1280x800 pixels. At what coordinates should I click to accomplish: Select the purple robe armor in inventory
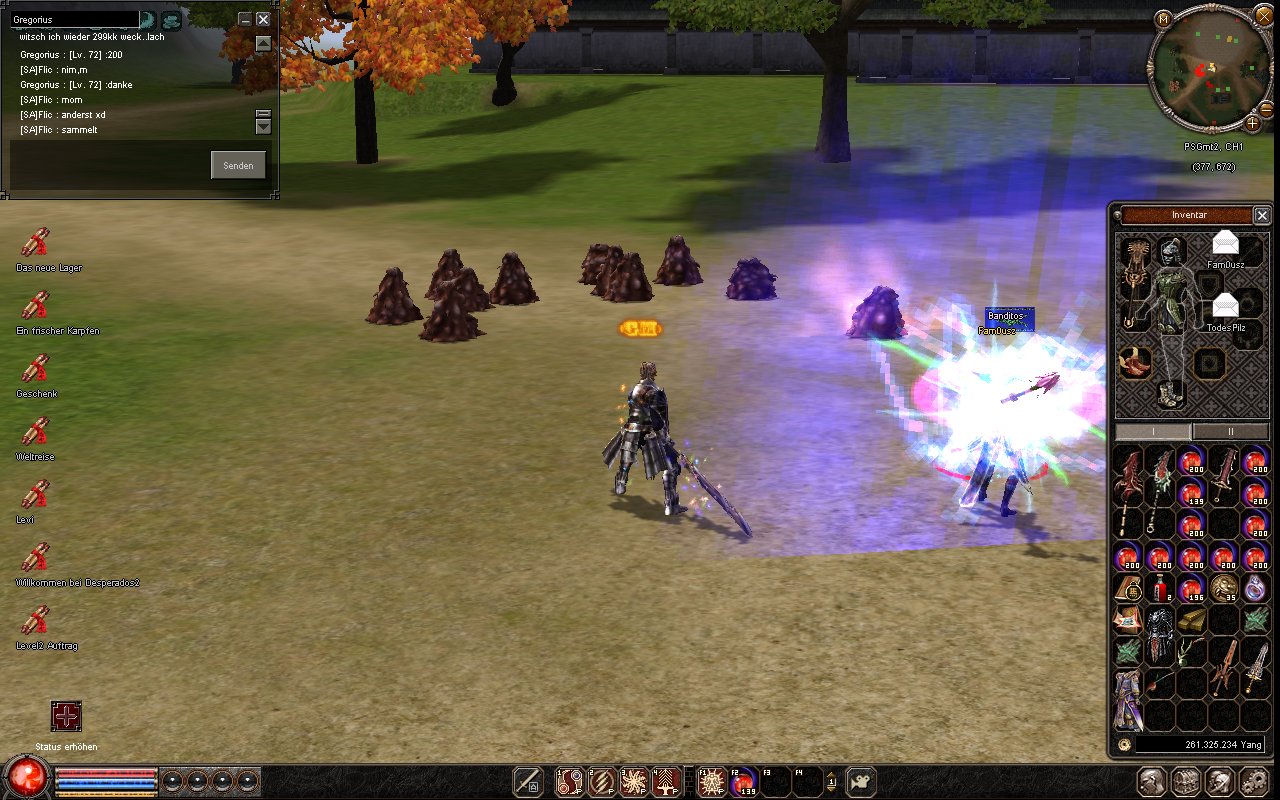[x=1129, y=699]
